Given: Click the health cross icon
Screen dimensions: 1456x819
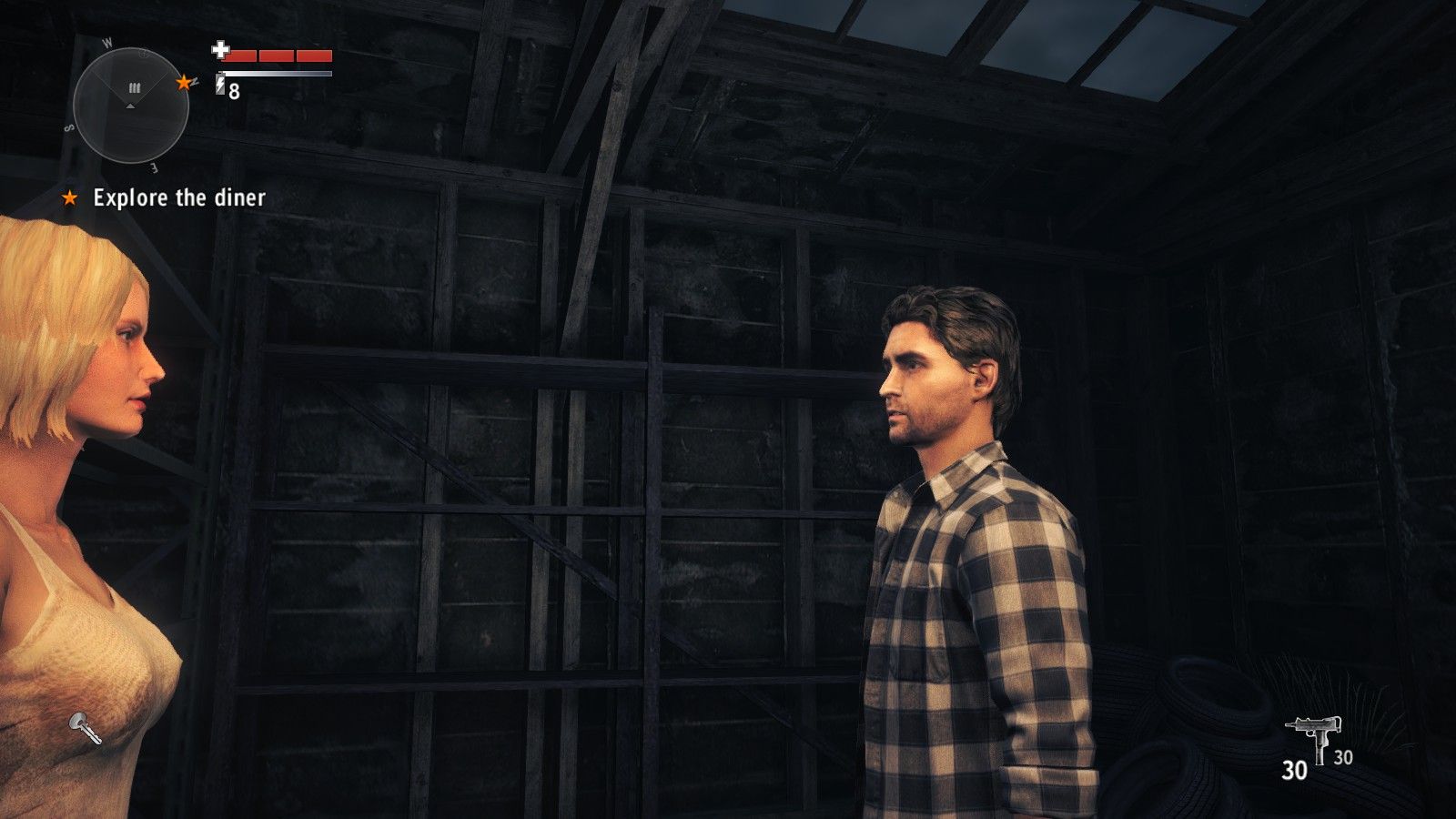Looking at the screenshot, I should tap(221, 52).
